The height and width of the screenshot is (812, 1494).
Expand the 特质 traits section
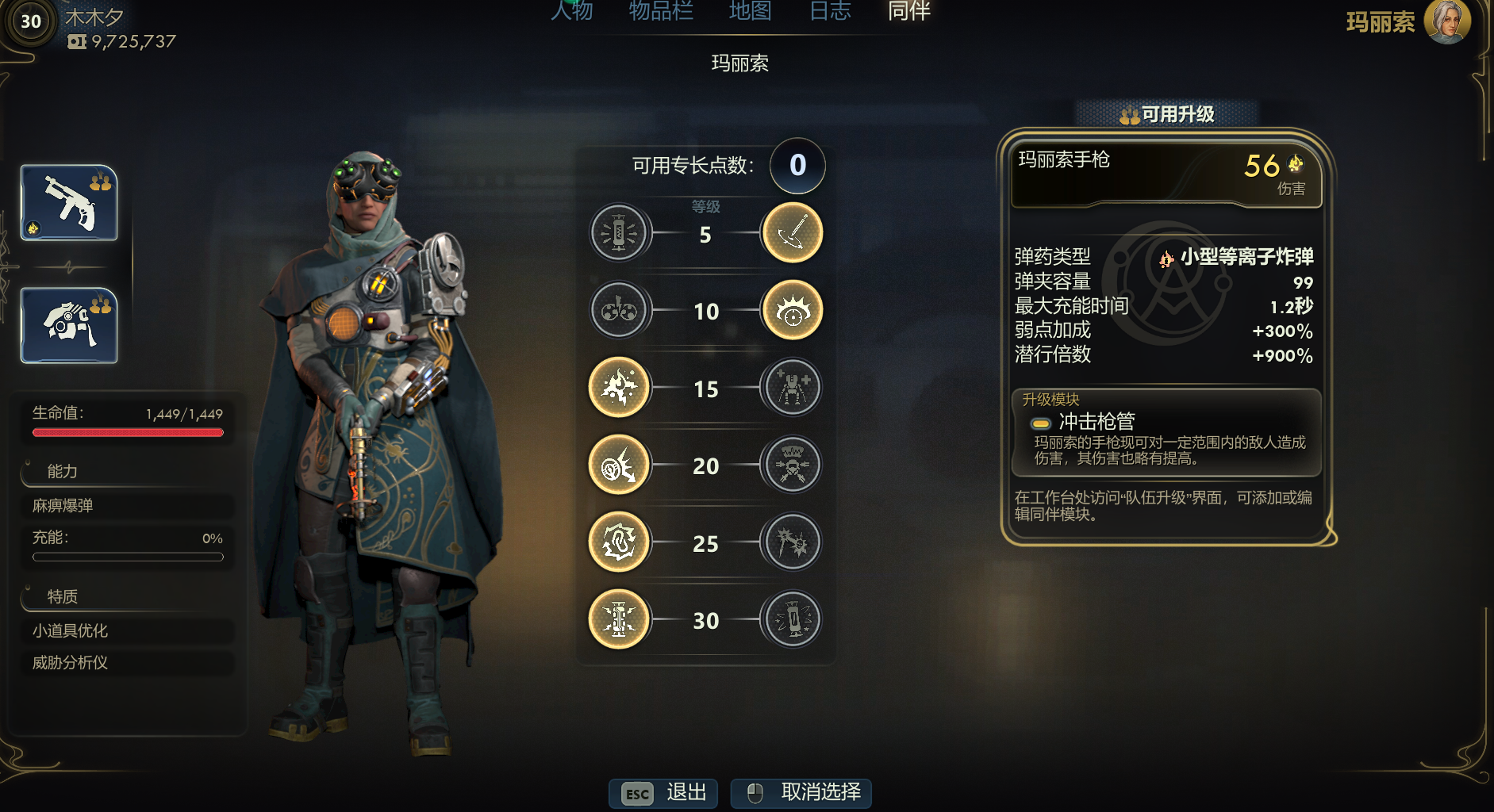[62, 596]
